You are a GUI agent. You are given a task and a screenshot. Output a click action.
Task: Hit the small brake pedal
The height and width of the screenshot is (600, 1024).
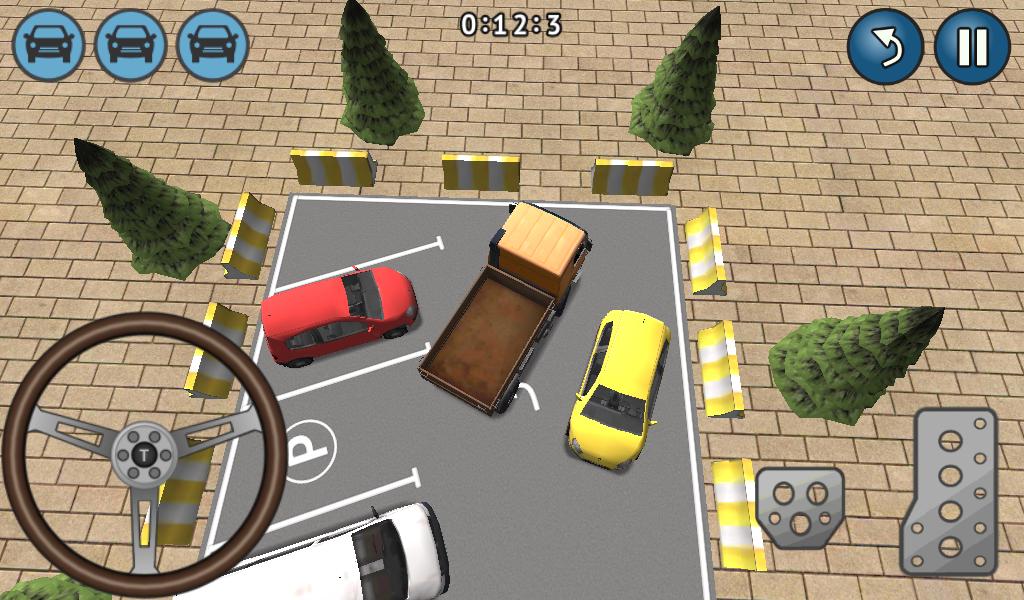799,507
